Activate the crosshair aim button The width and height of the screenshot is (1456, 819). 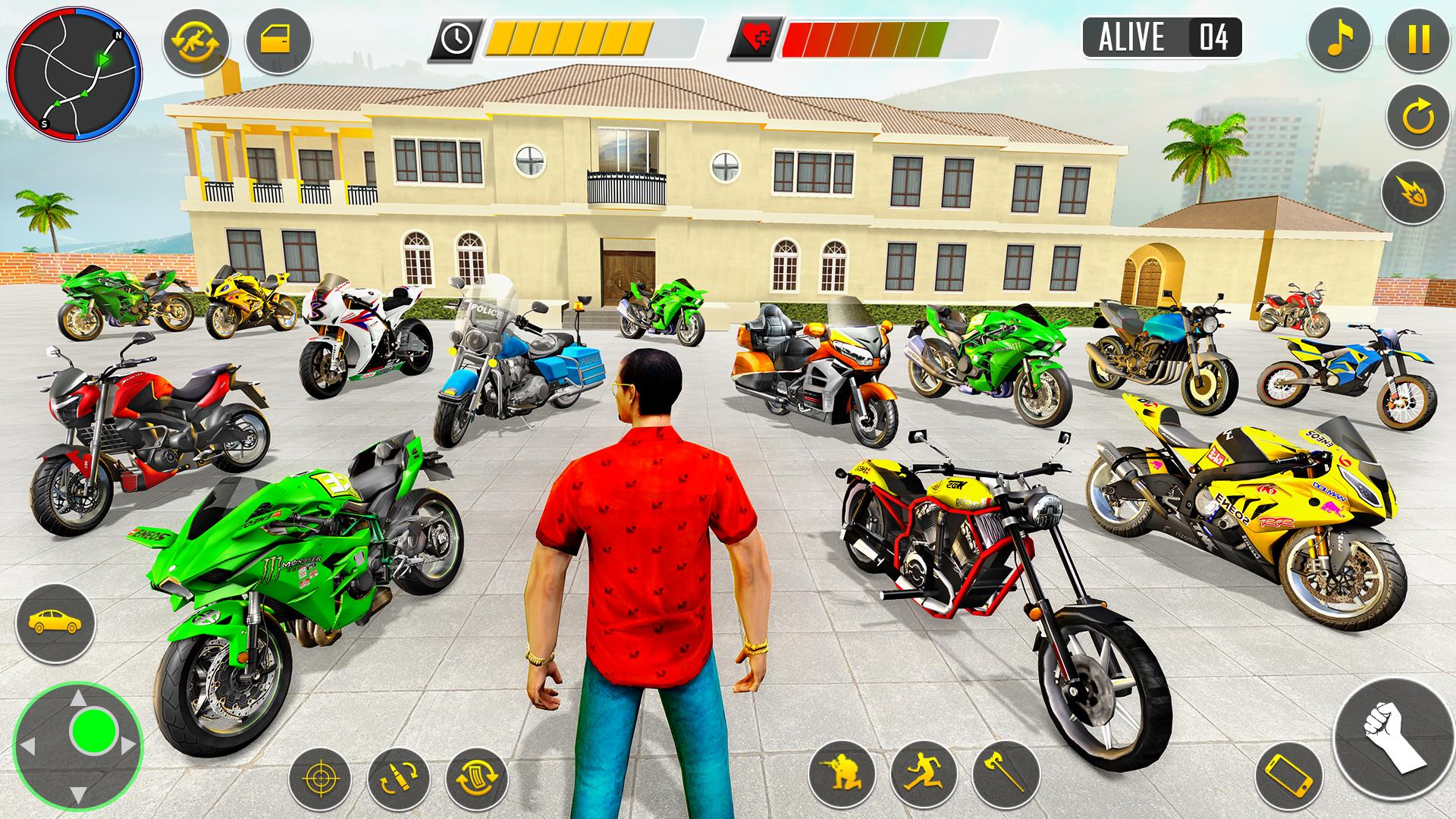tap(320, 779)
